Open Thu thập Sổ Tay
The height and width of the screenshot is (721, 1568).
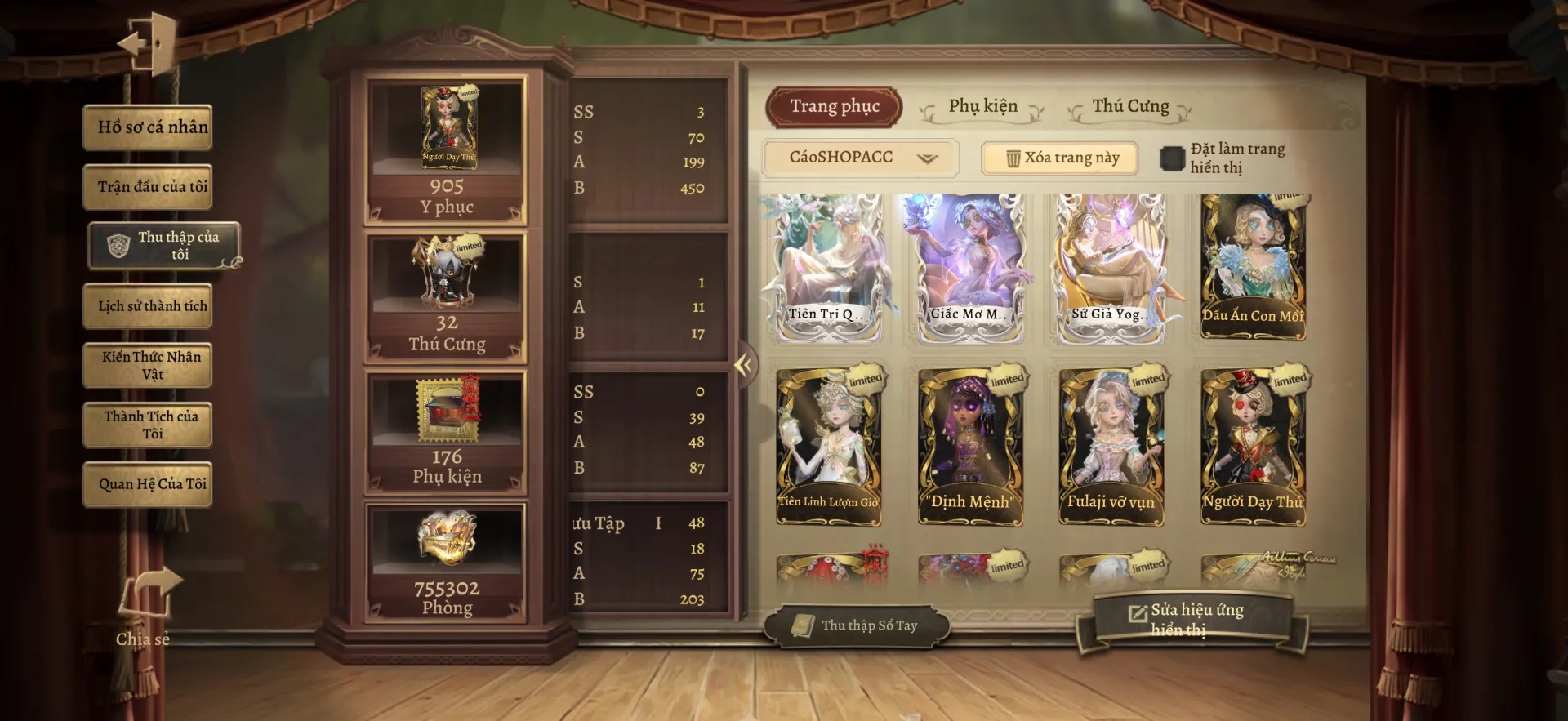pyautogui.click(x=856, y=625)
